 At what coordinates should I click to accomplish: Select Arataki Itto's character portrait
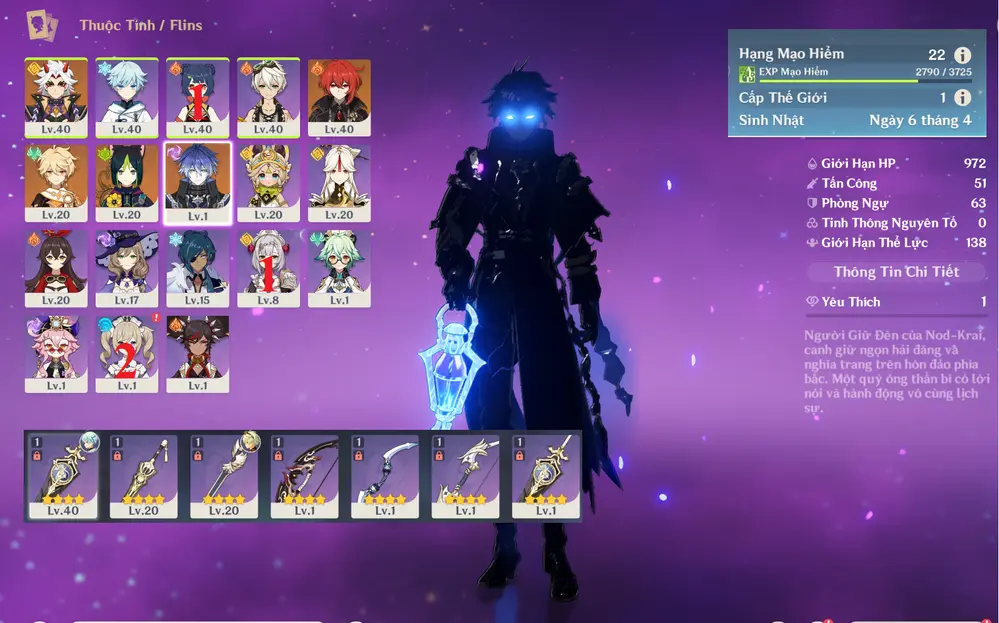[56, 97]
